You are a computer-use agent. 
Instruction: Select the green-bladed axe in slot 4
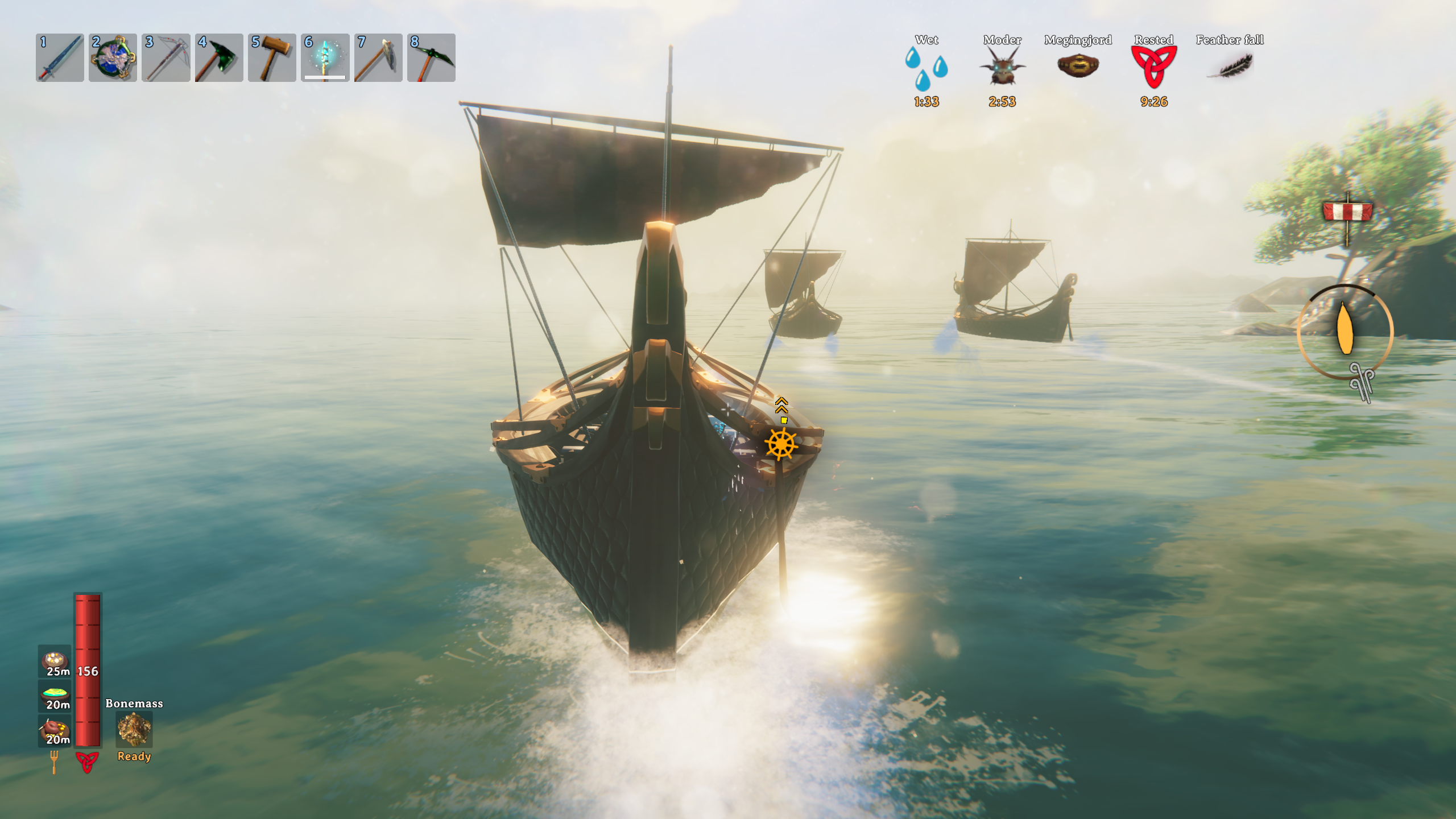(219, 57)
